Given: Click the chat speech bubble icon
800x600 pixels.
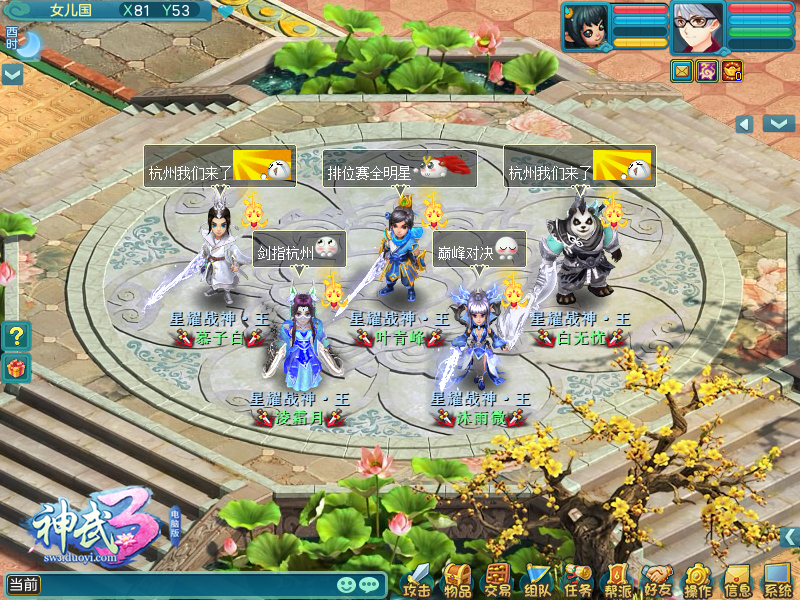Looking at the screenshot, I should [370, 584].
